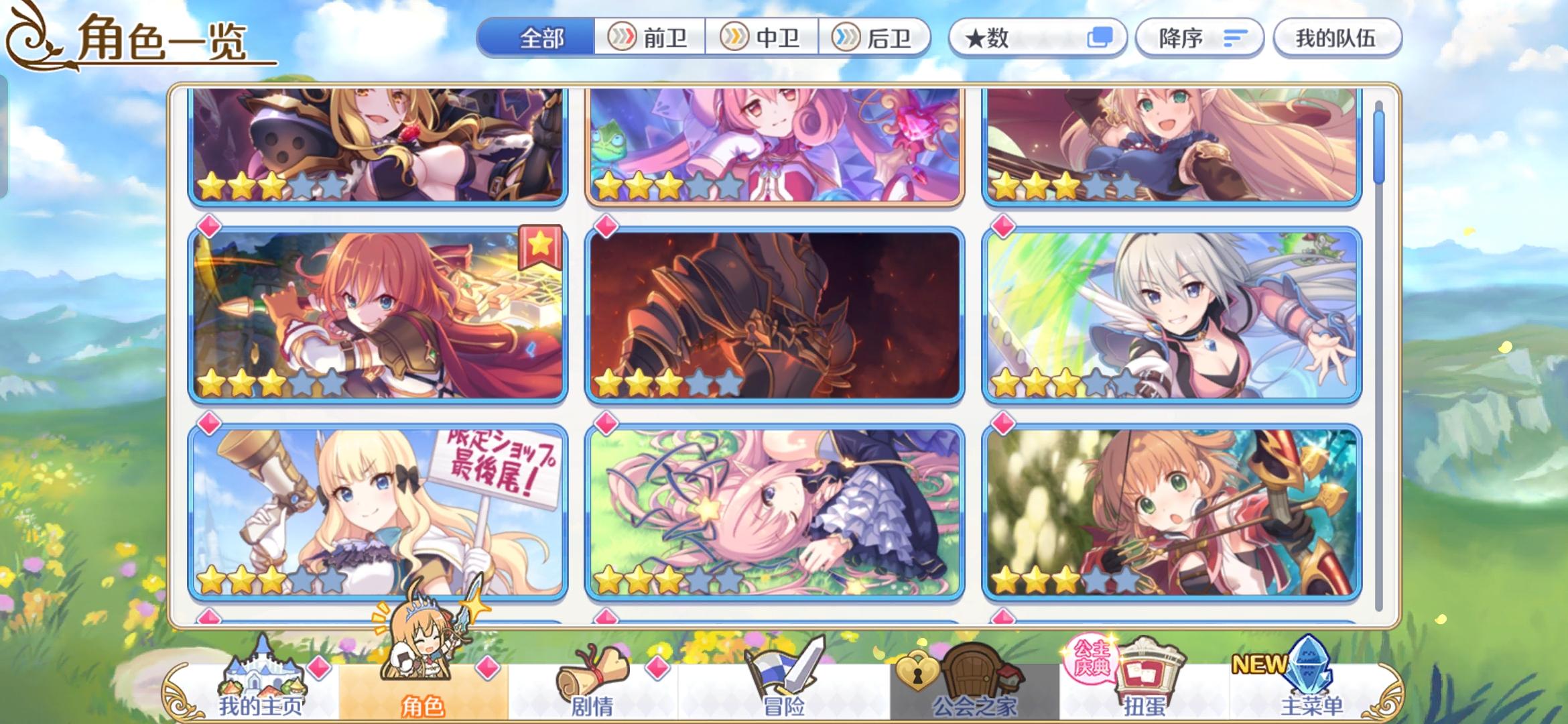Expand the 前卫 vanguard filter option
The image size is (1568, 724).
pos(649,38)
